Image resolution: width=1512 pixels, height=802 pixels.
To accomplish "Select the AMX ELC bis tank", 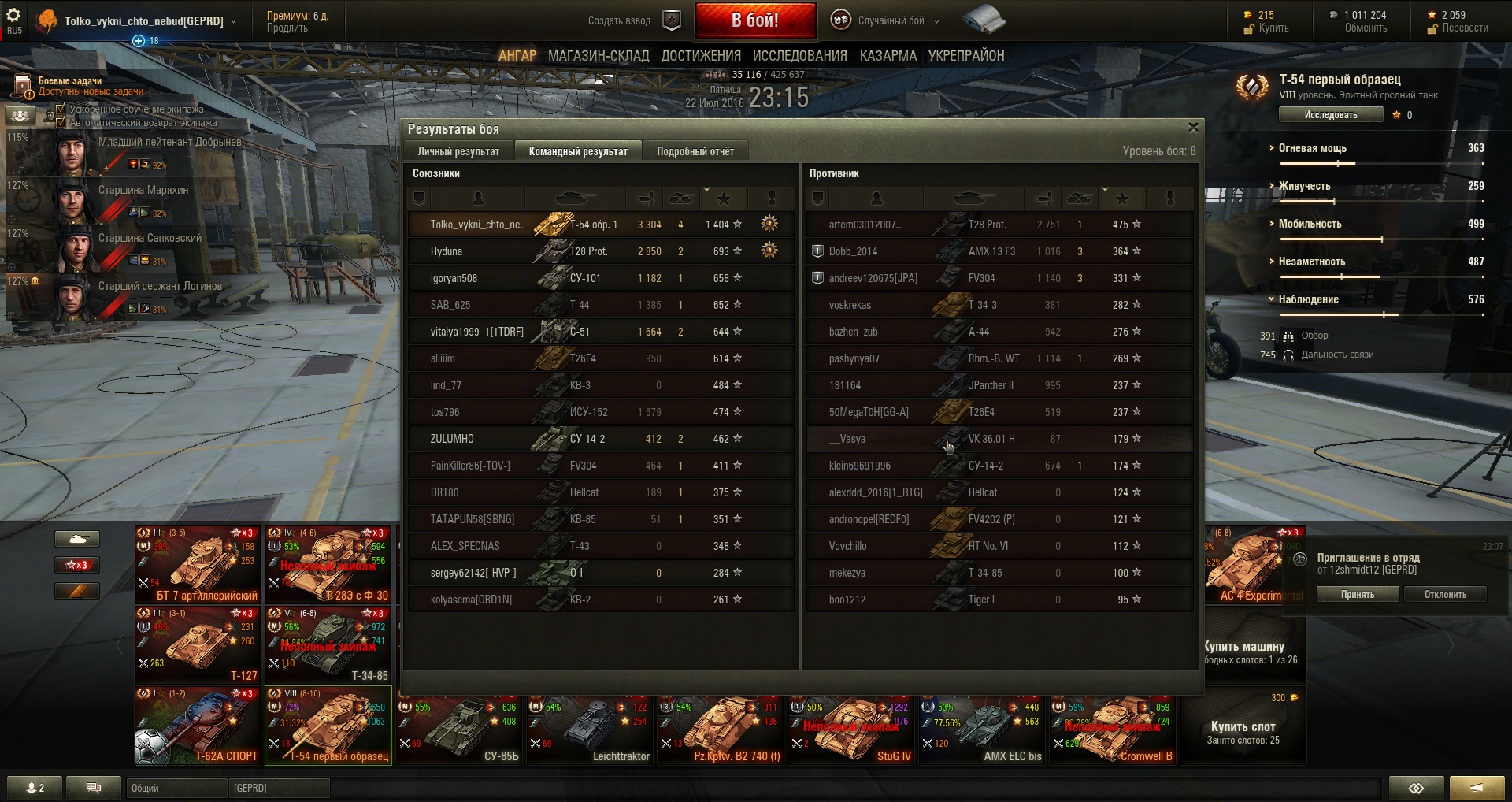I will 982,730.
